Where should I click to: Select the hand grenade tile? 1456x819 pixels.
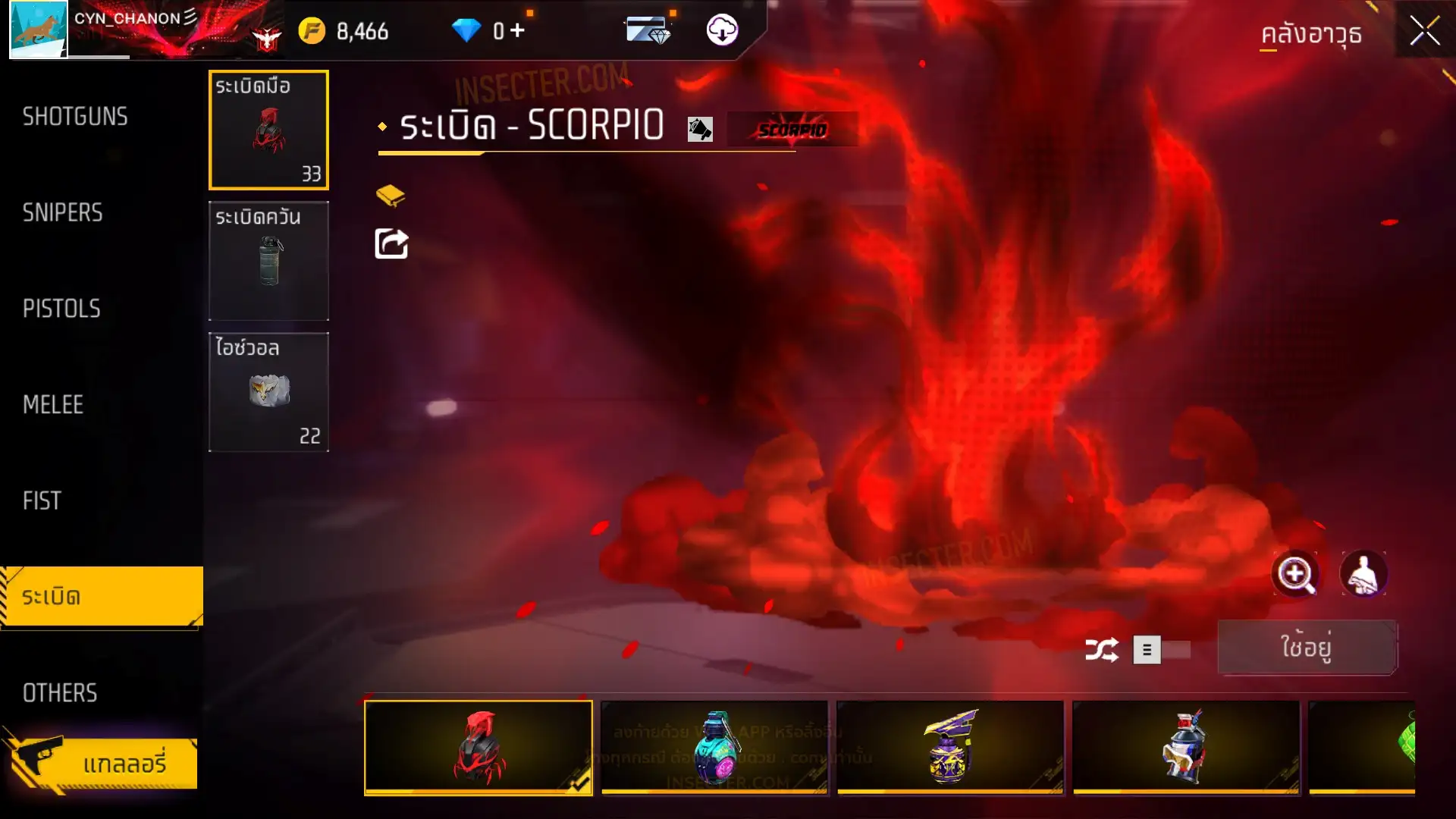point(268,130)
